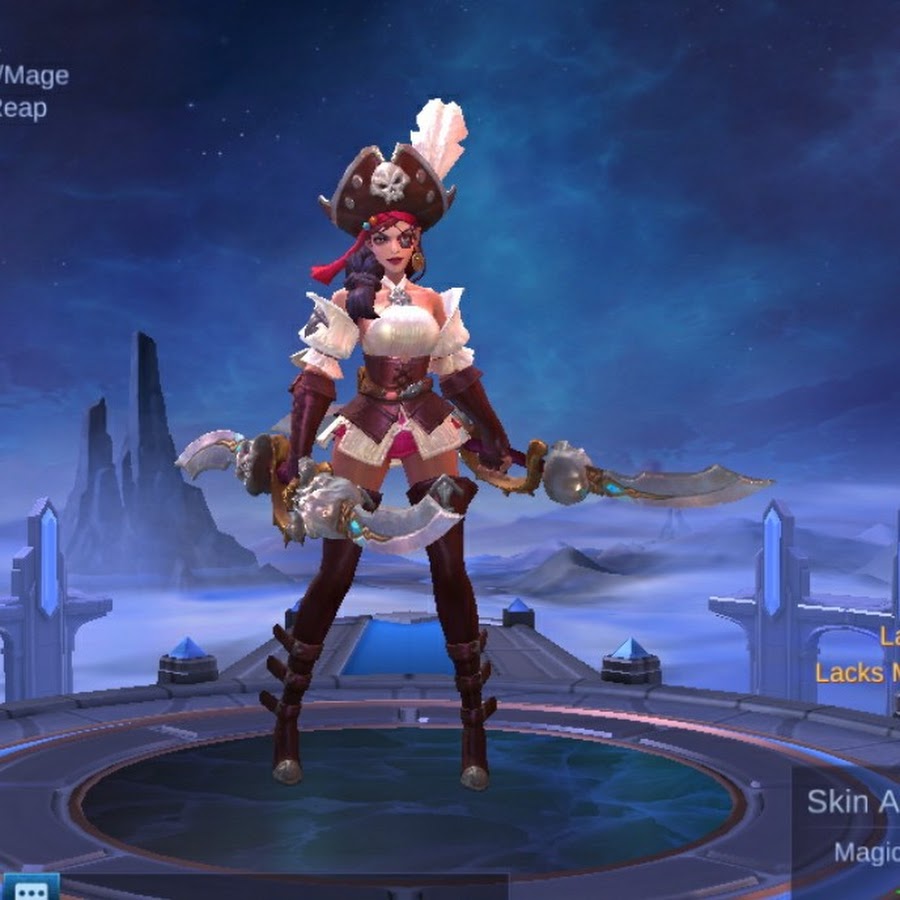This screenshot has height=900, width=900.
Task: Open the chat speech-bubble button
Action: 30,888
